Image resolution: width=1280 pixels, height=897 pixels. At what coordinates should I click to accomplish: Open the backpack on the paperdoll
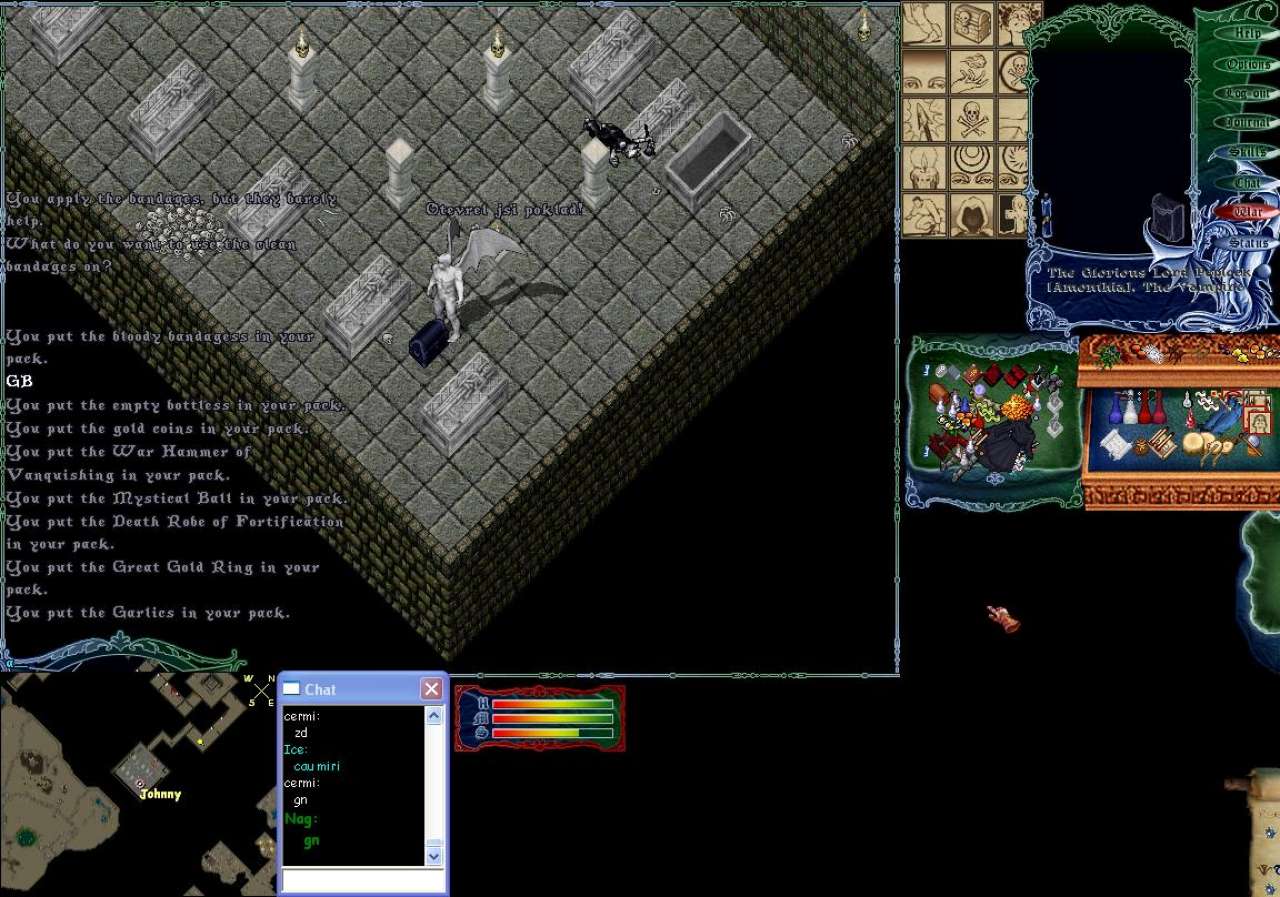point(1166,218)
